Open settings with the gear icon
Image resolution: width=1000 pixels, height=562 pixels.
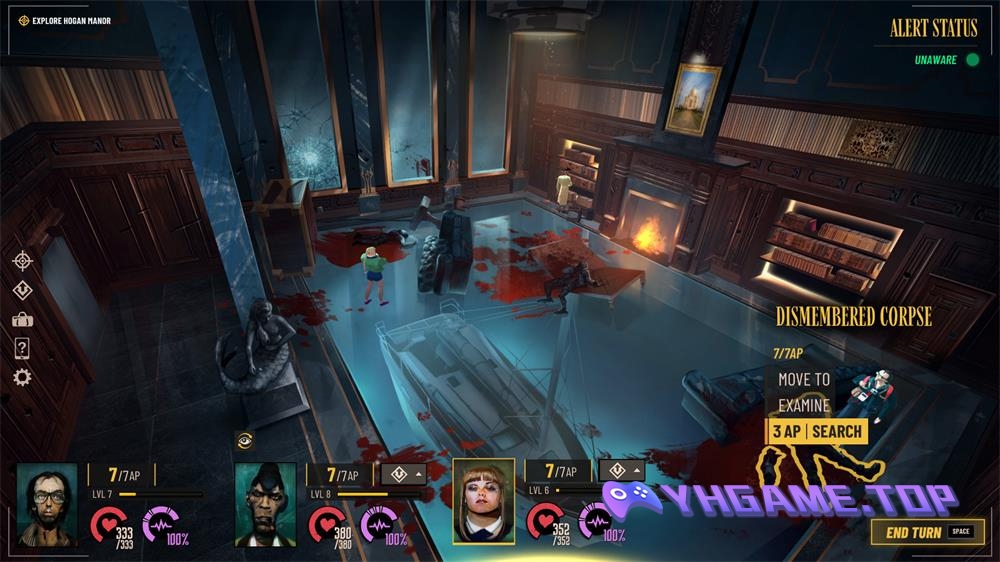tap(22, 377)
